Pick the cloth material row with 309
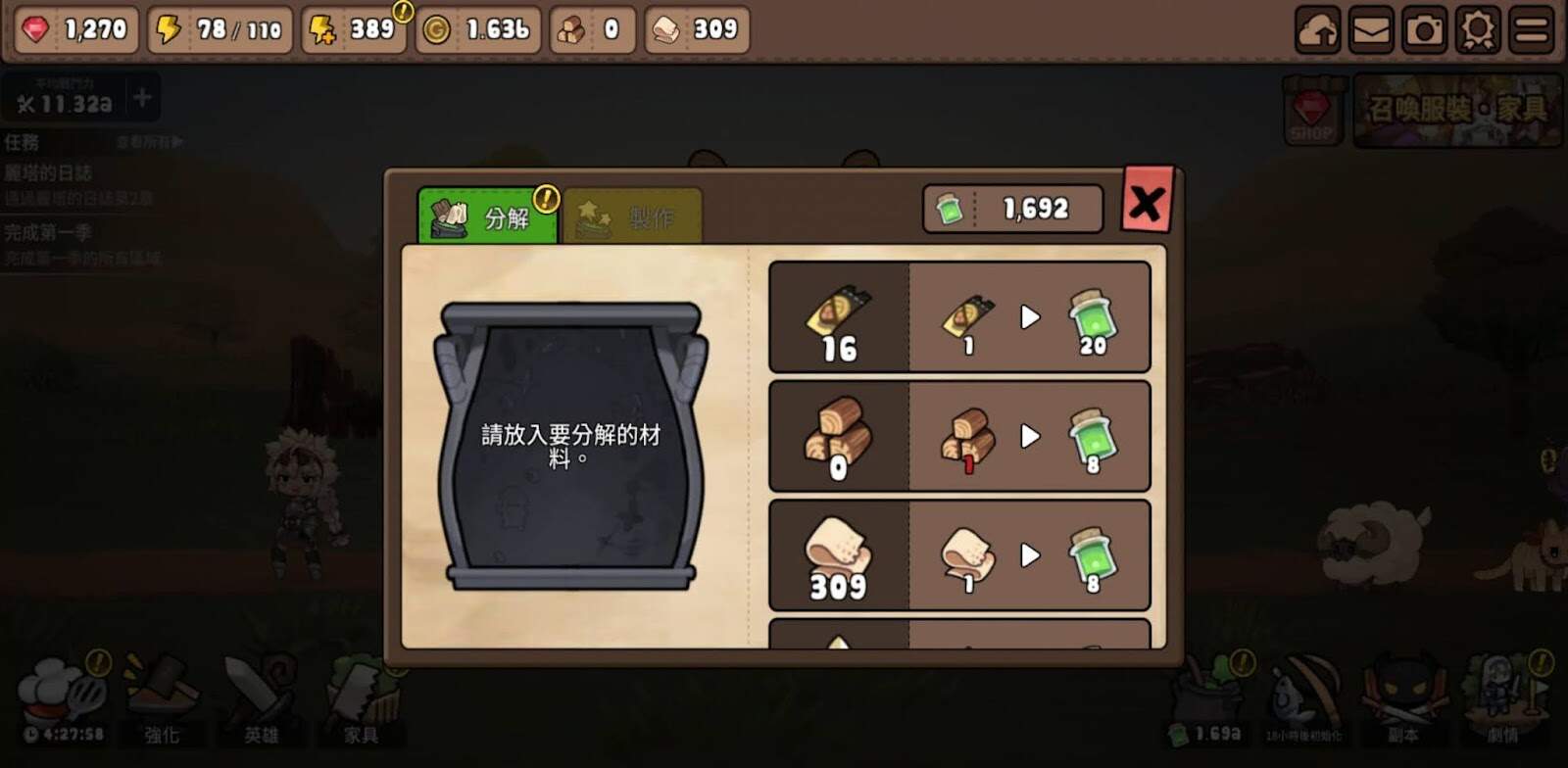The height and width of the screenshot is (768, 1568). click(x=958, y=556)
